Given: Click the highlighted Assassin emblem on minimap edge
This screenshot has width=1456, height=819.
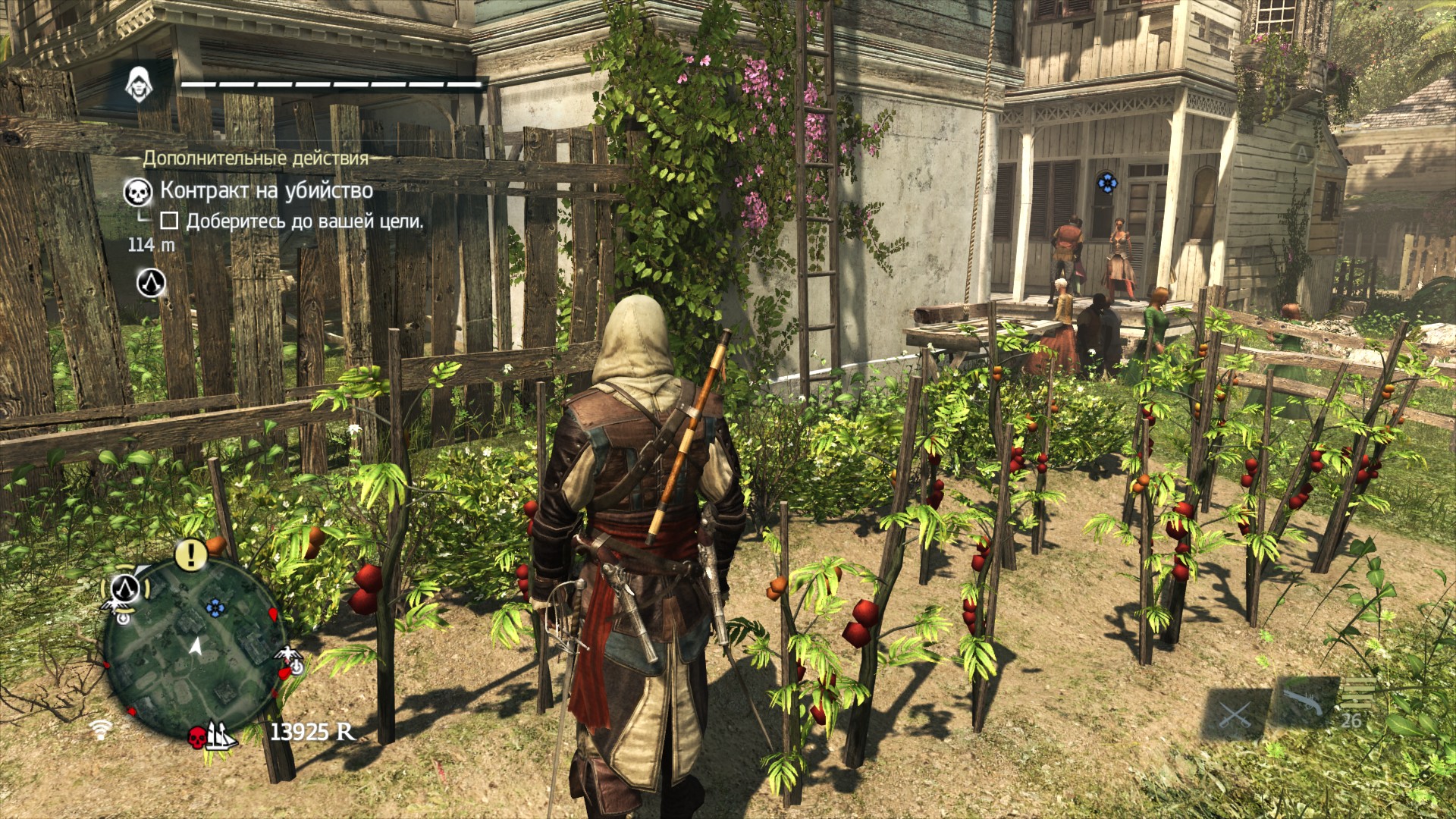Looking at the screenshot, I should click(125, 588).
